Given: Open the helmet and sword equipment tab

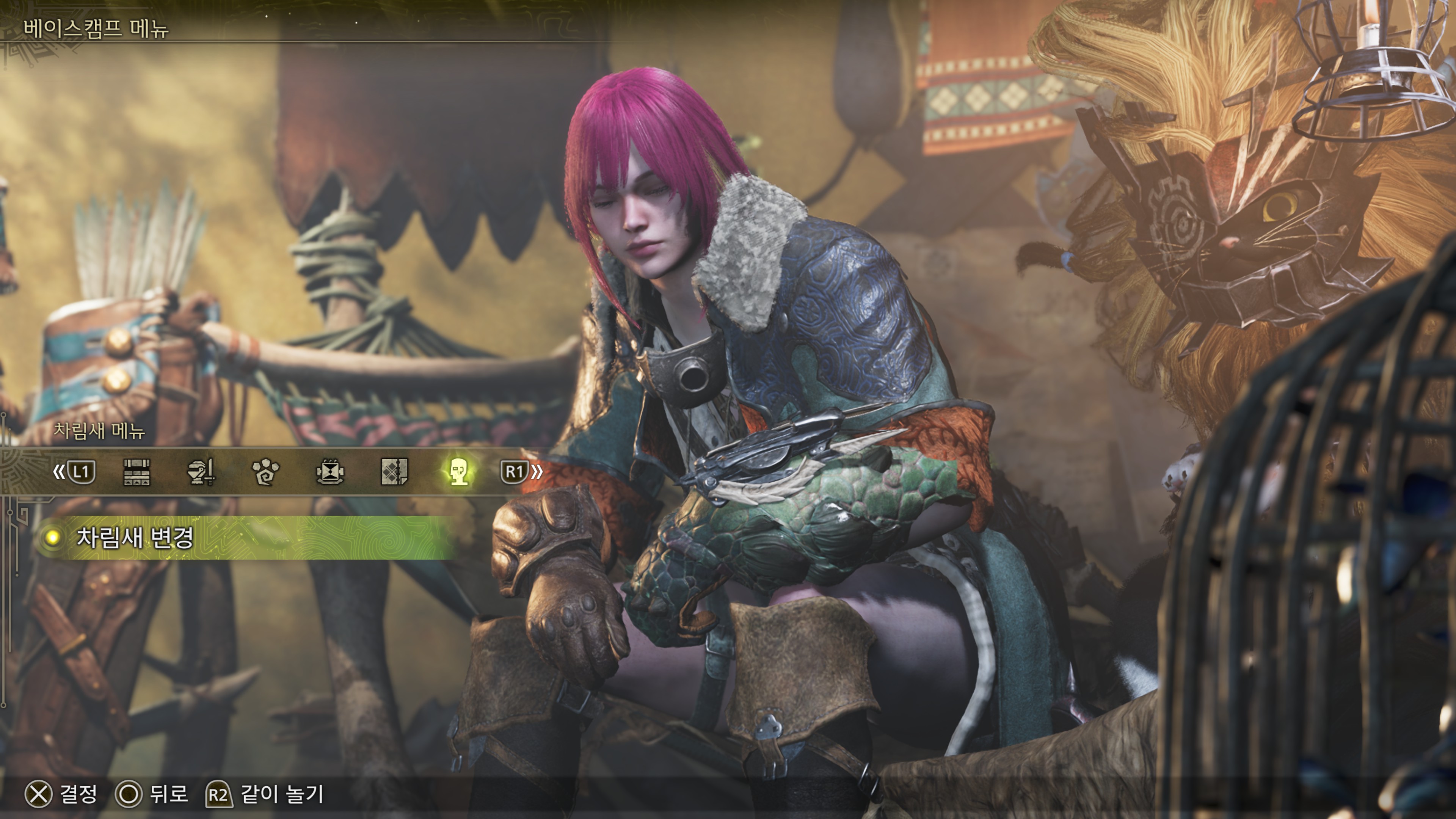Looking at the screenshot, I should pyautogui.click(x=201, y=472).
